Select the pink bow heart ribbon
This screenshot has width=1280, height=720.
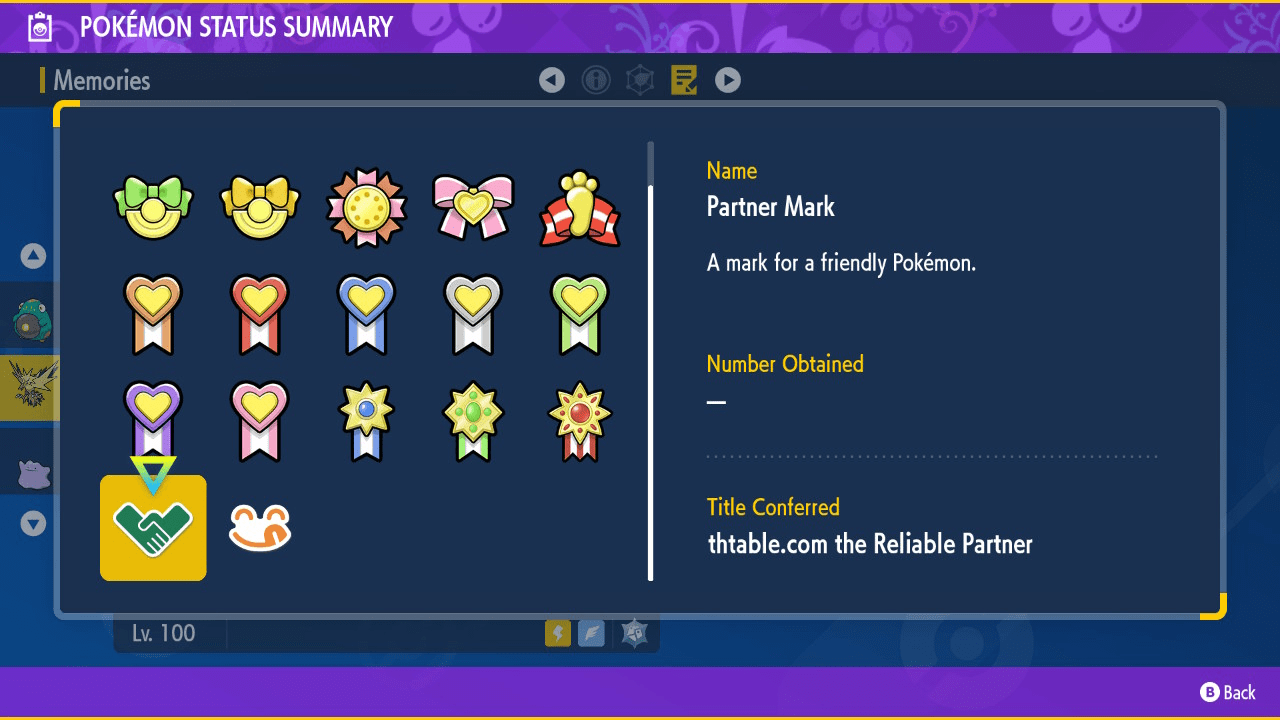point(473,207)
